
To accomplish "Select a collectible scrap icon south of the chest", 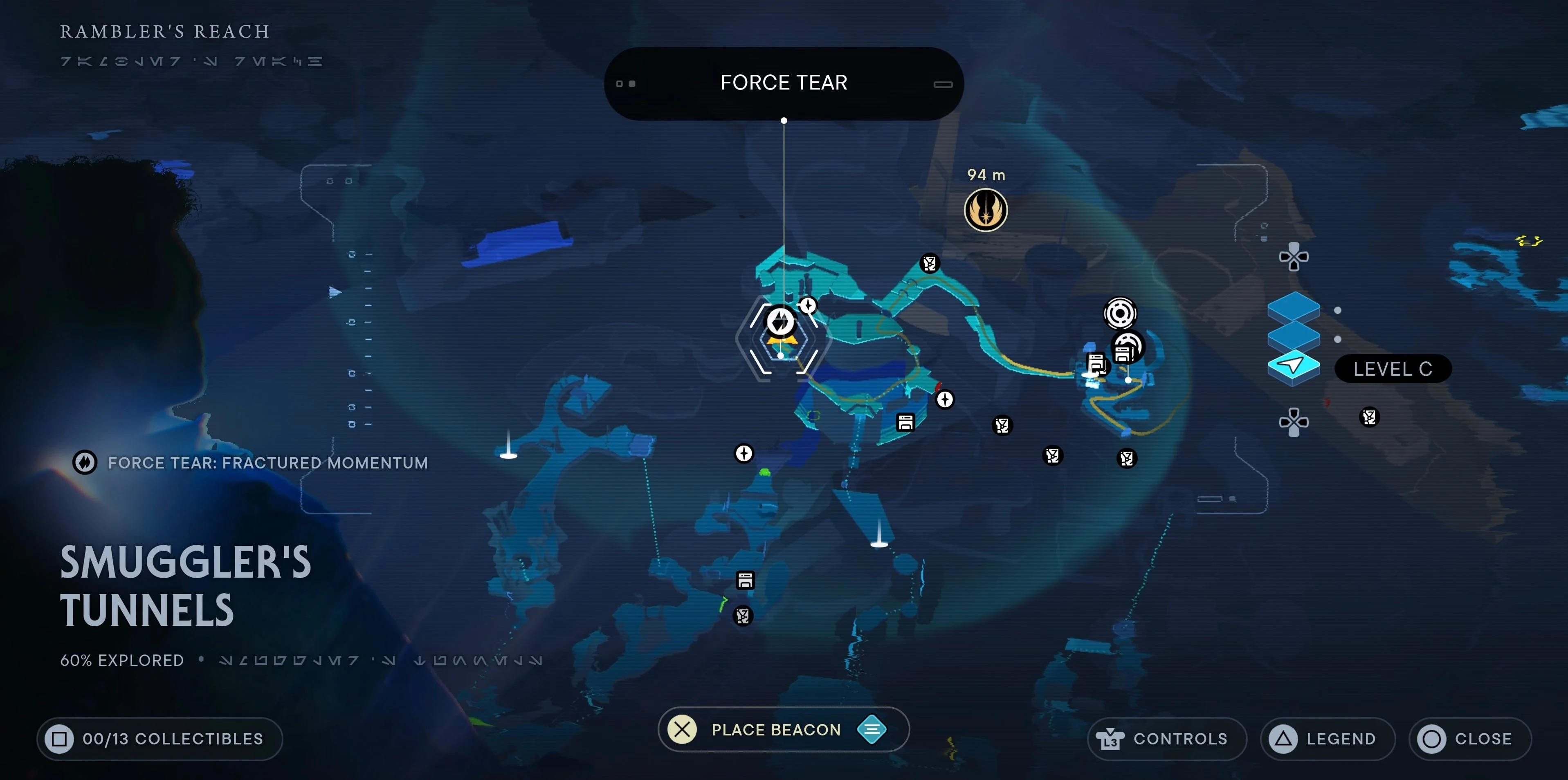I will (743, 616).
